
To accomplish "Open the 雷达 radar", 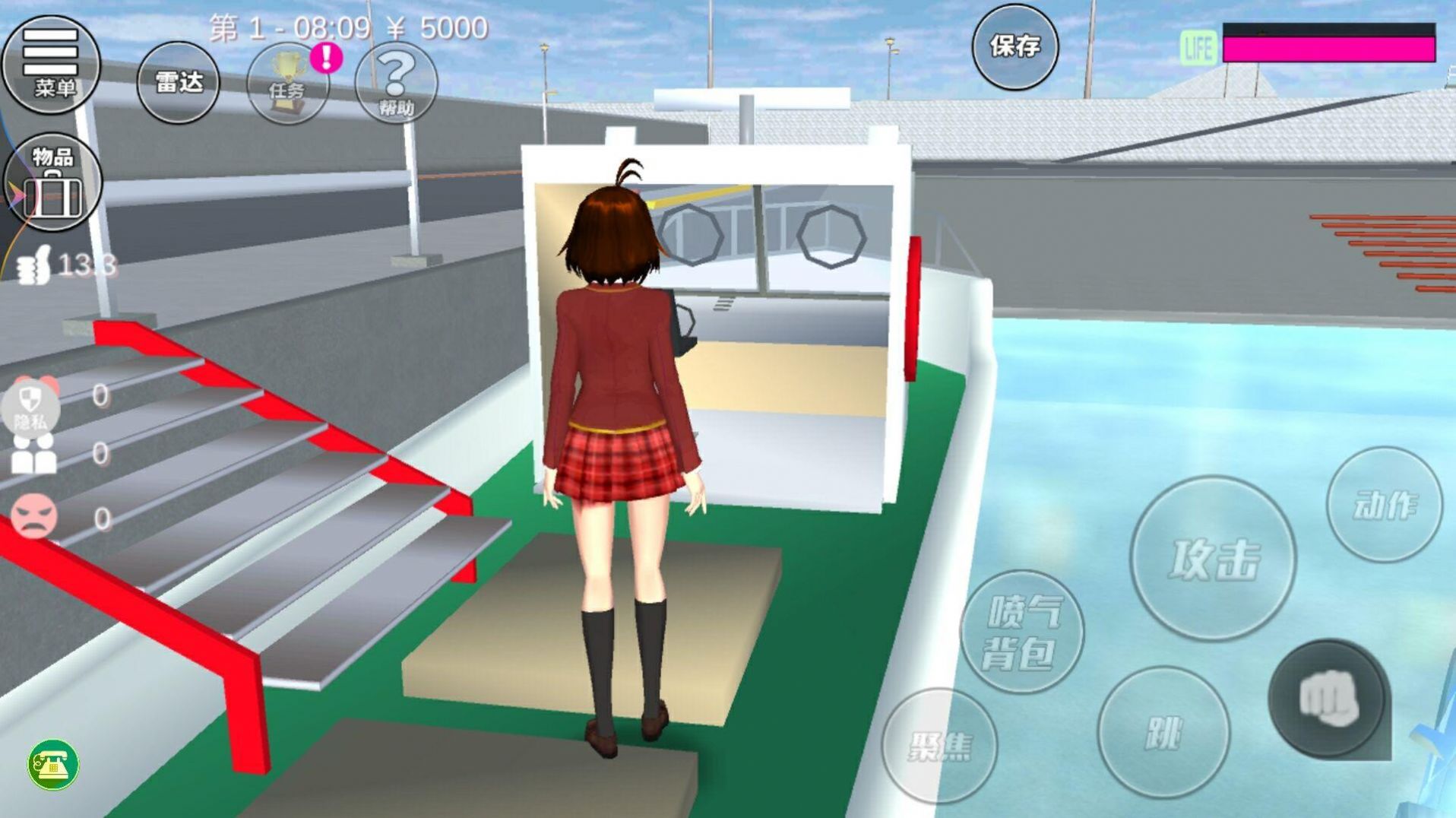I will tap(178, 82).
